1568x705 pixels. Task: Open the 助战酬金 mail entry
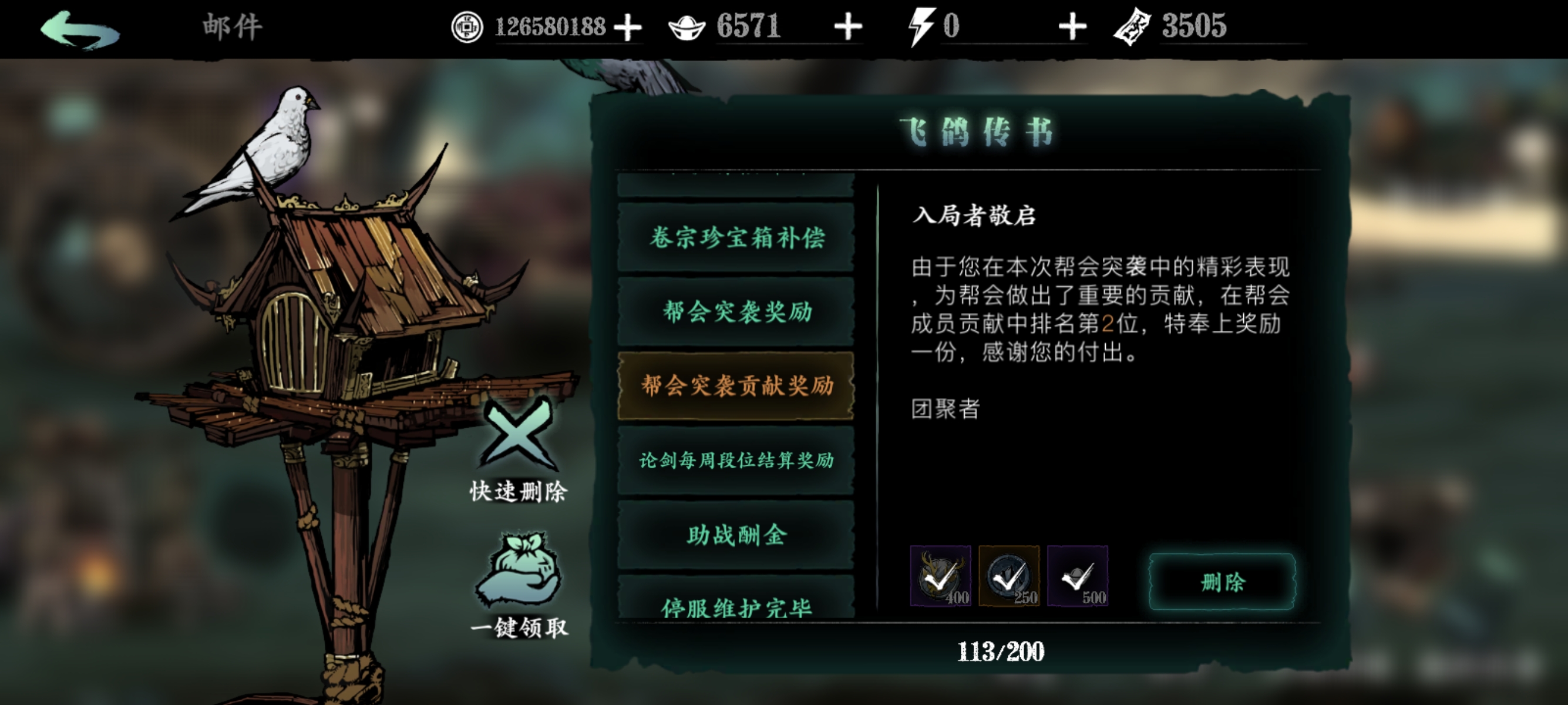pyautogui.click(x=735, y=535)
